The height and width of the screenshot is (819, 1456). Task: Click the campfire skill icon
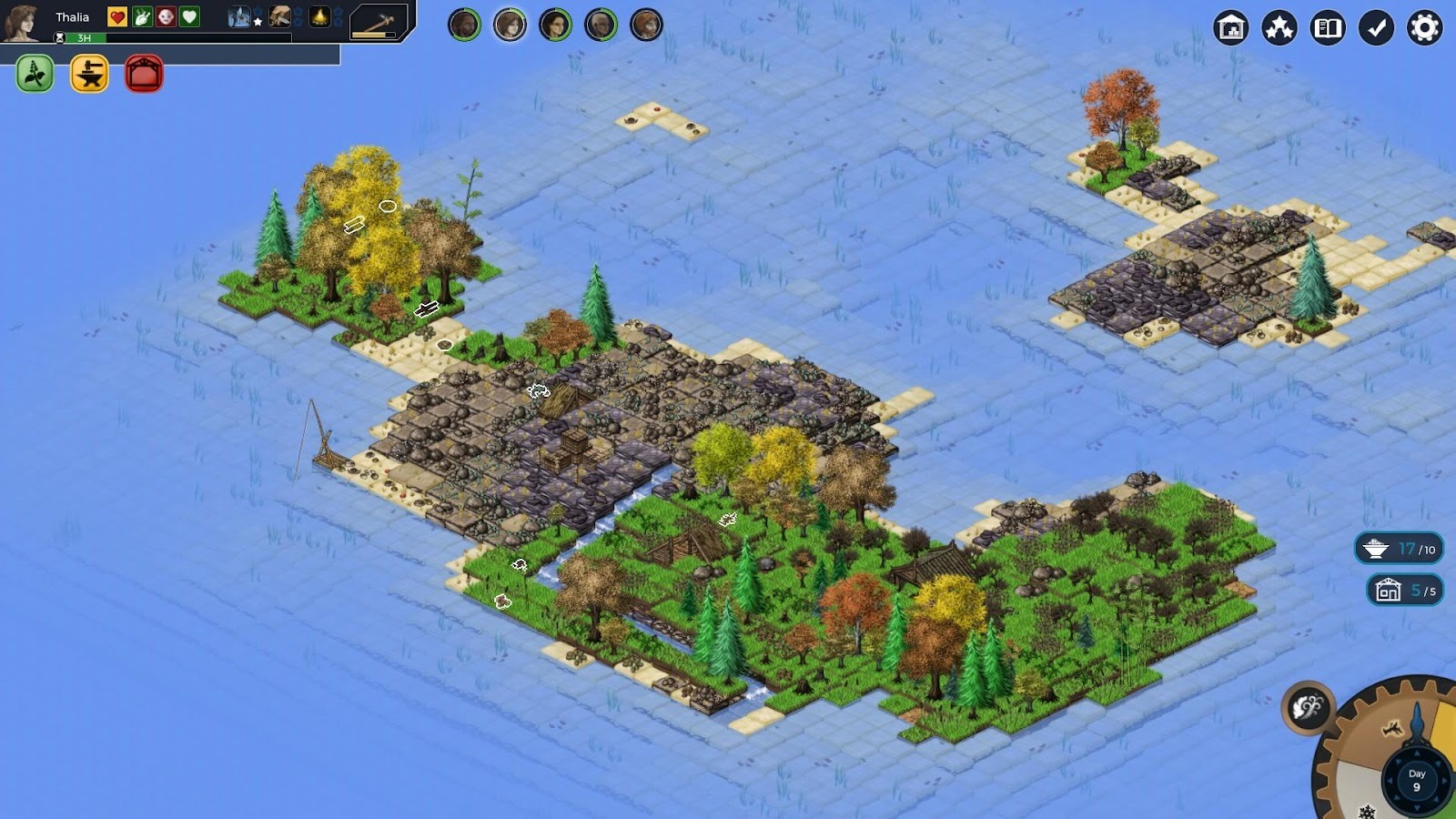[319, 16]
